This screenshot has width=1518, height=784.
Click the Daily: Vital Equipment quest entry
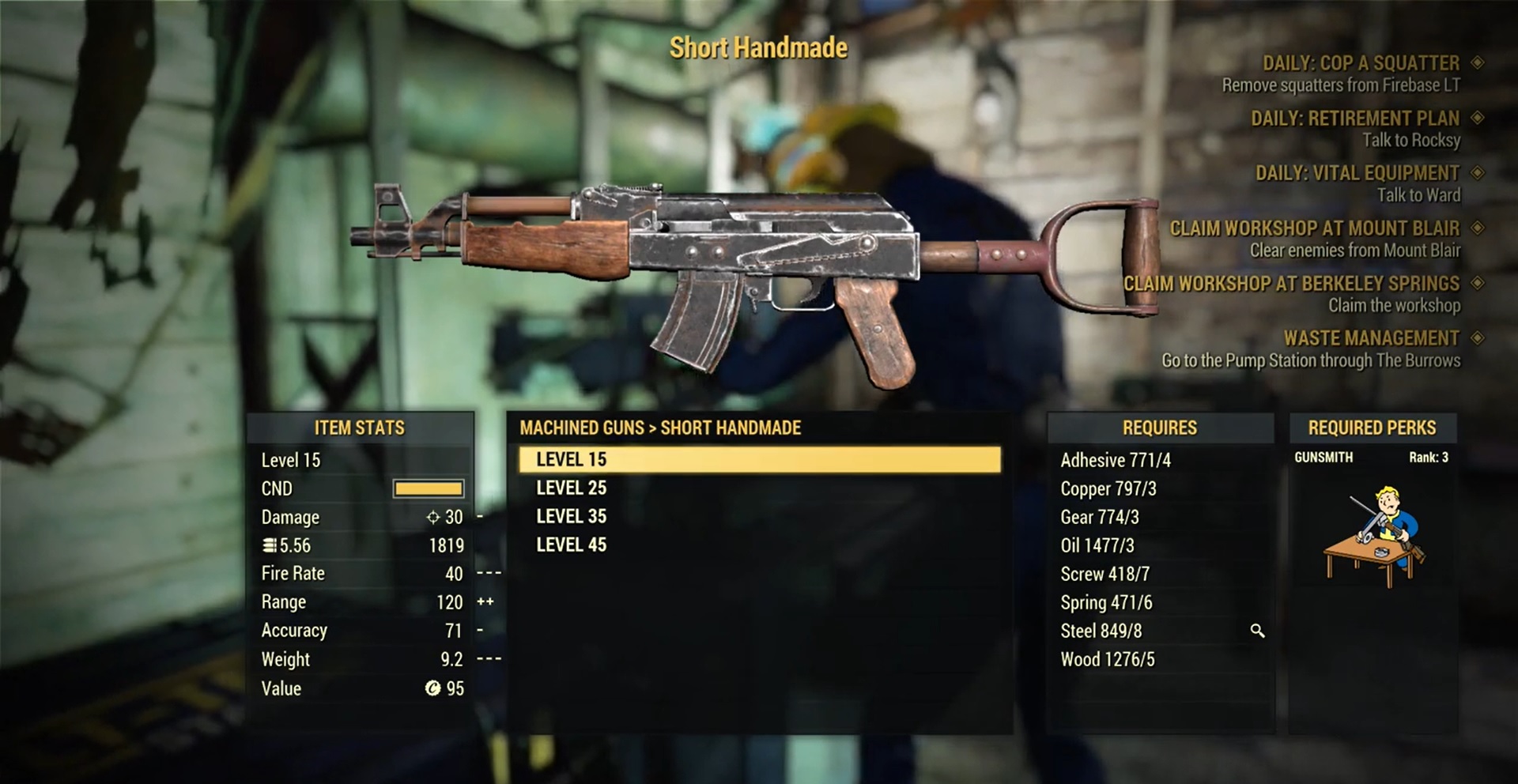[x=1358, y=173]
